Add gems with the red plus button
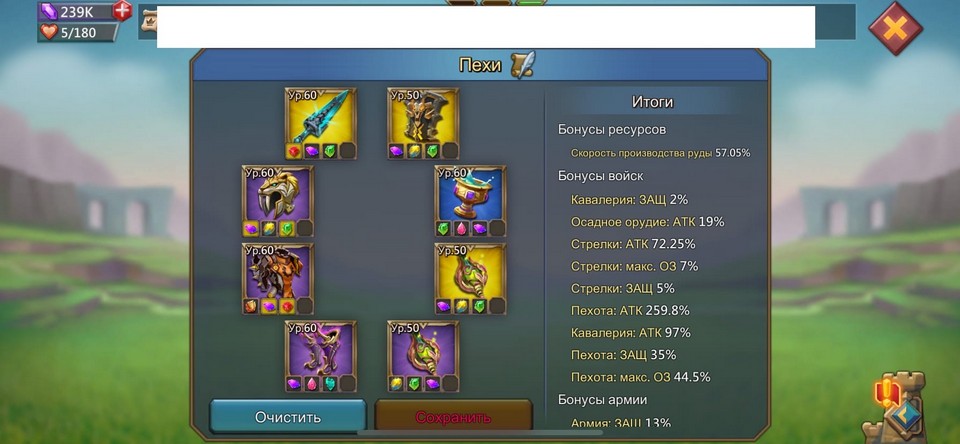This screenshot has height=444, width=960. point(122,11)
